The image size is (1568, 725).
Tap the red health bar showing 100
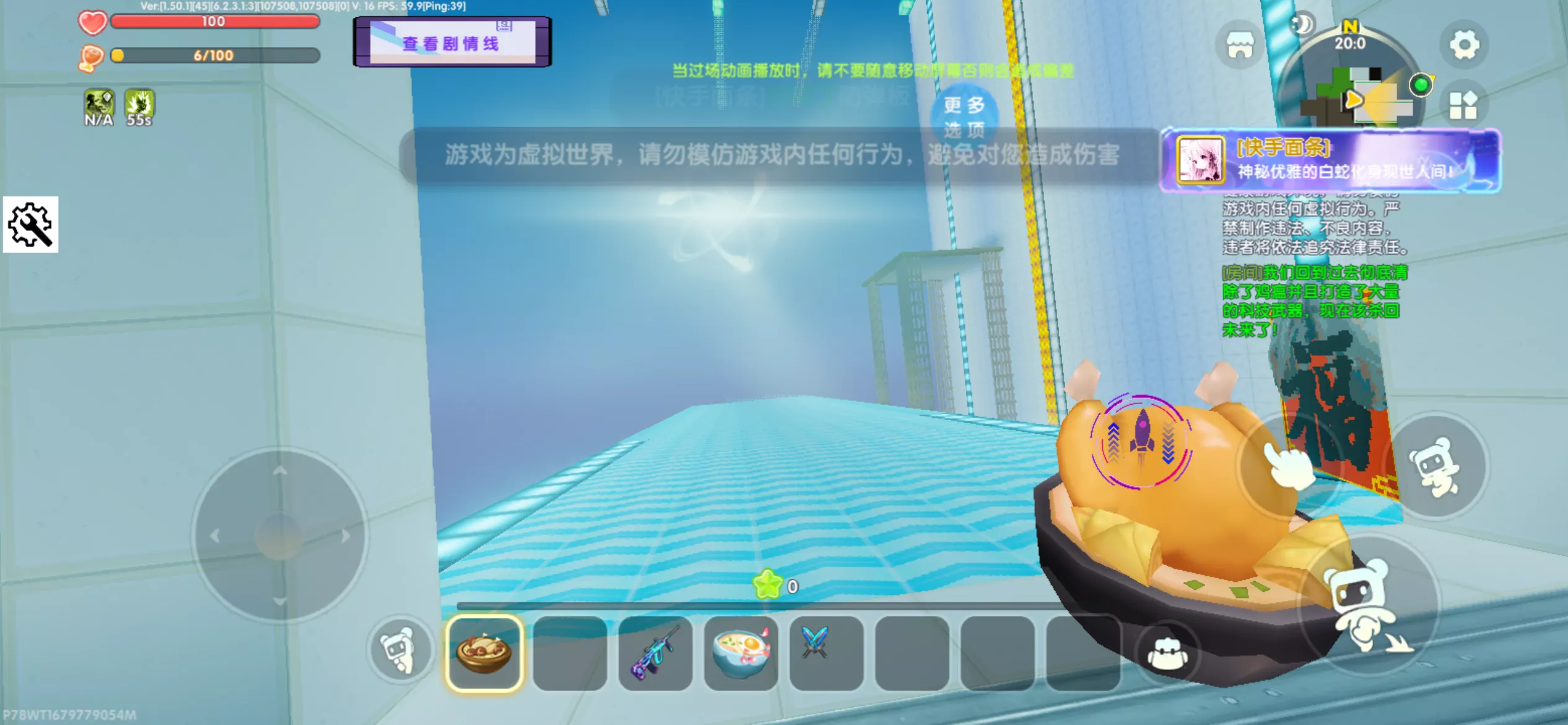click(x=214, y=22)
